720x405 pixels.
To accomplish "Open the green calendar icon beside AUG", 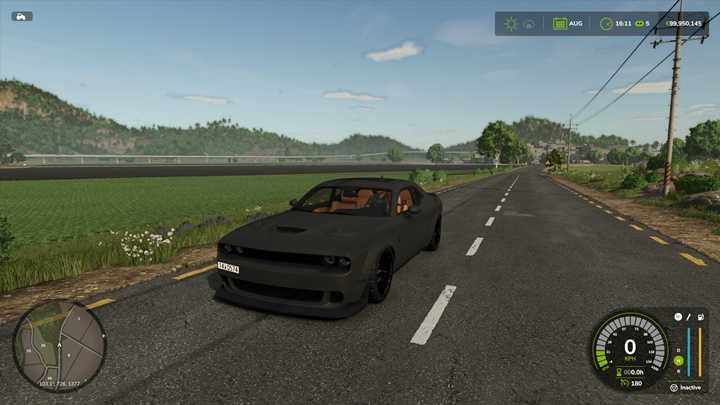I will pyautogui.click(x=560, y=23).
